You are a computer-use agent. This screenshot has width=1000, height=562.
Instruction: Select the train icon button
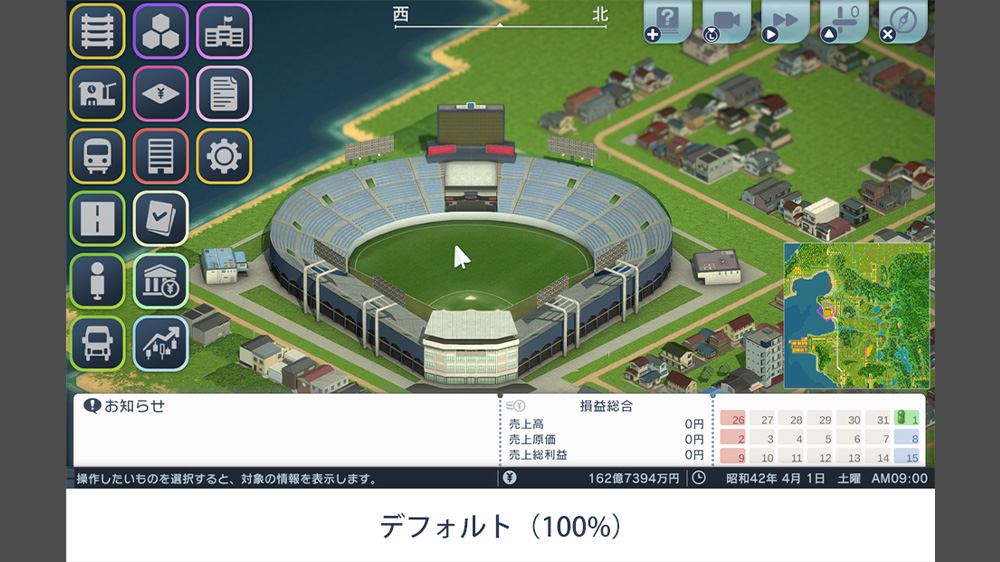coord(97,156)
